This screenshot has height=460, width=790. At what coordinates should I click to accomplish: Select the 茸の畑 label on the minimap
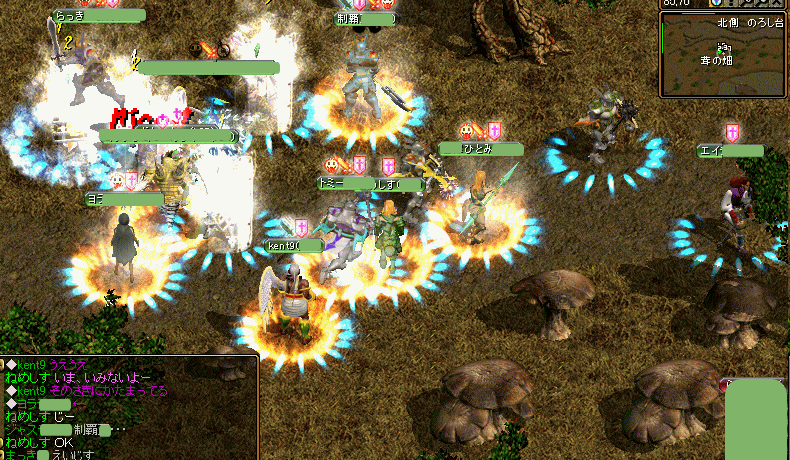(x=719, y=60)
